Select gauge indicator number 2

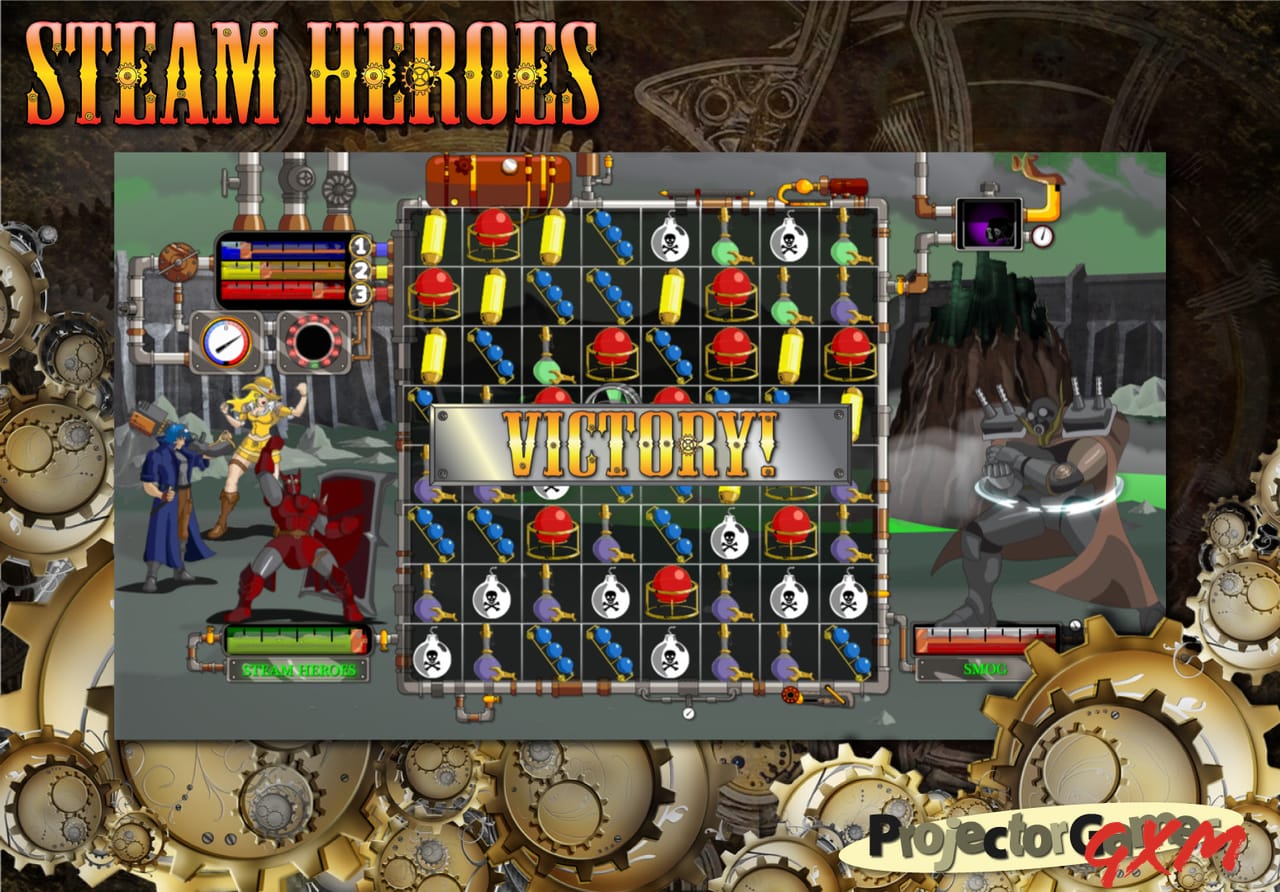coord(361,270)
